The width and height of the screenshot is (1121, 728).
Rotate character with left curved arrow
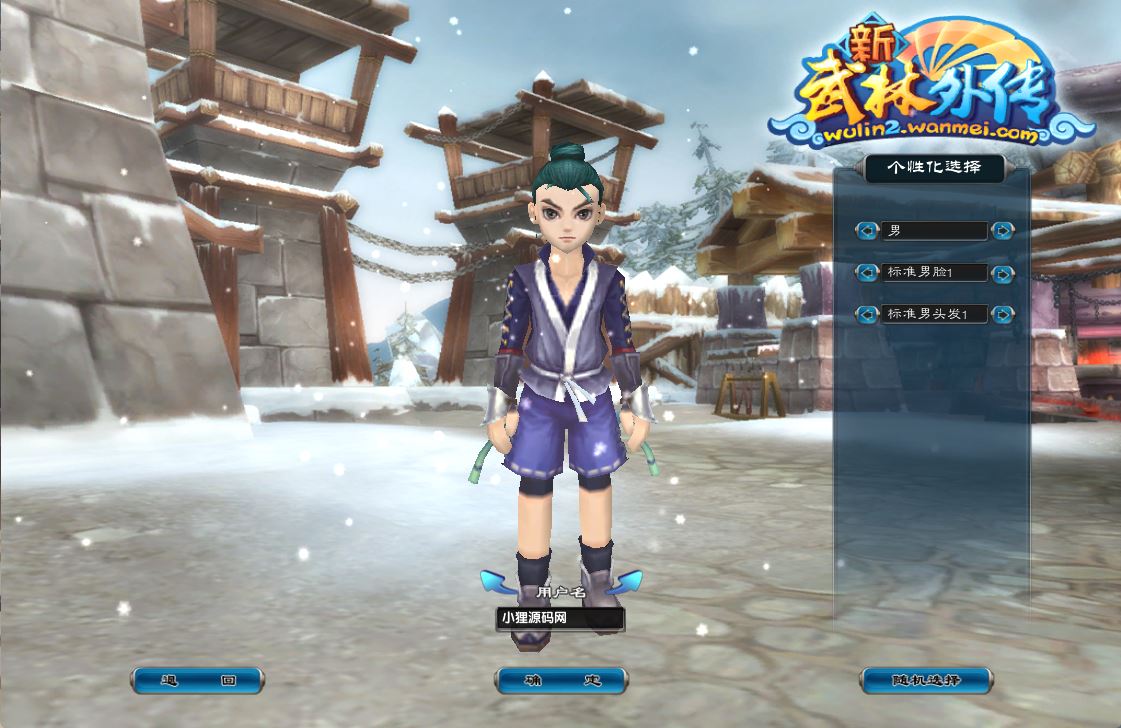click(497, 583)
